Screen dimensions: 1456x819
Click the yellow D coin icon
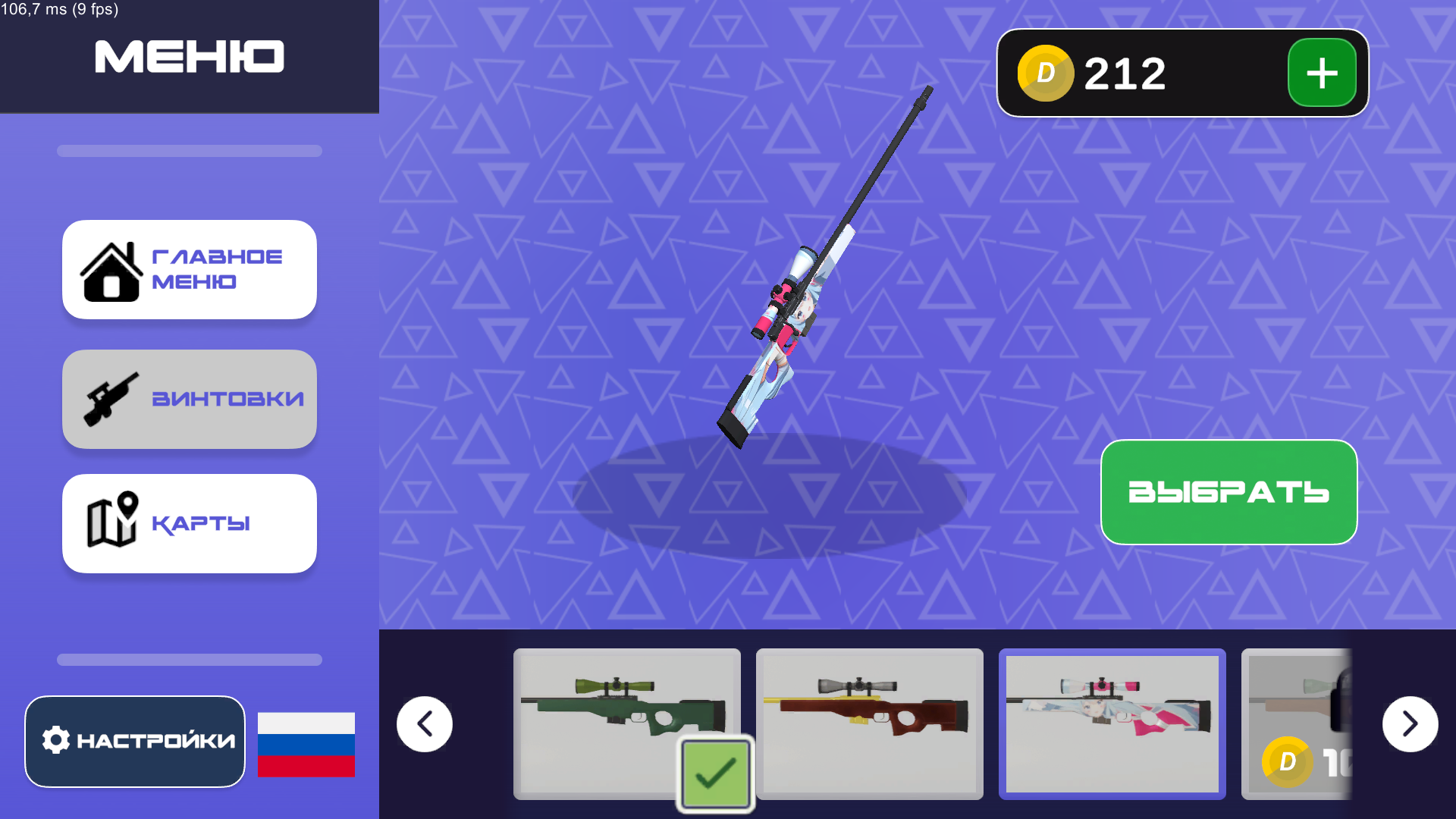pos(1046,73)
